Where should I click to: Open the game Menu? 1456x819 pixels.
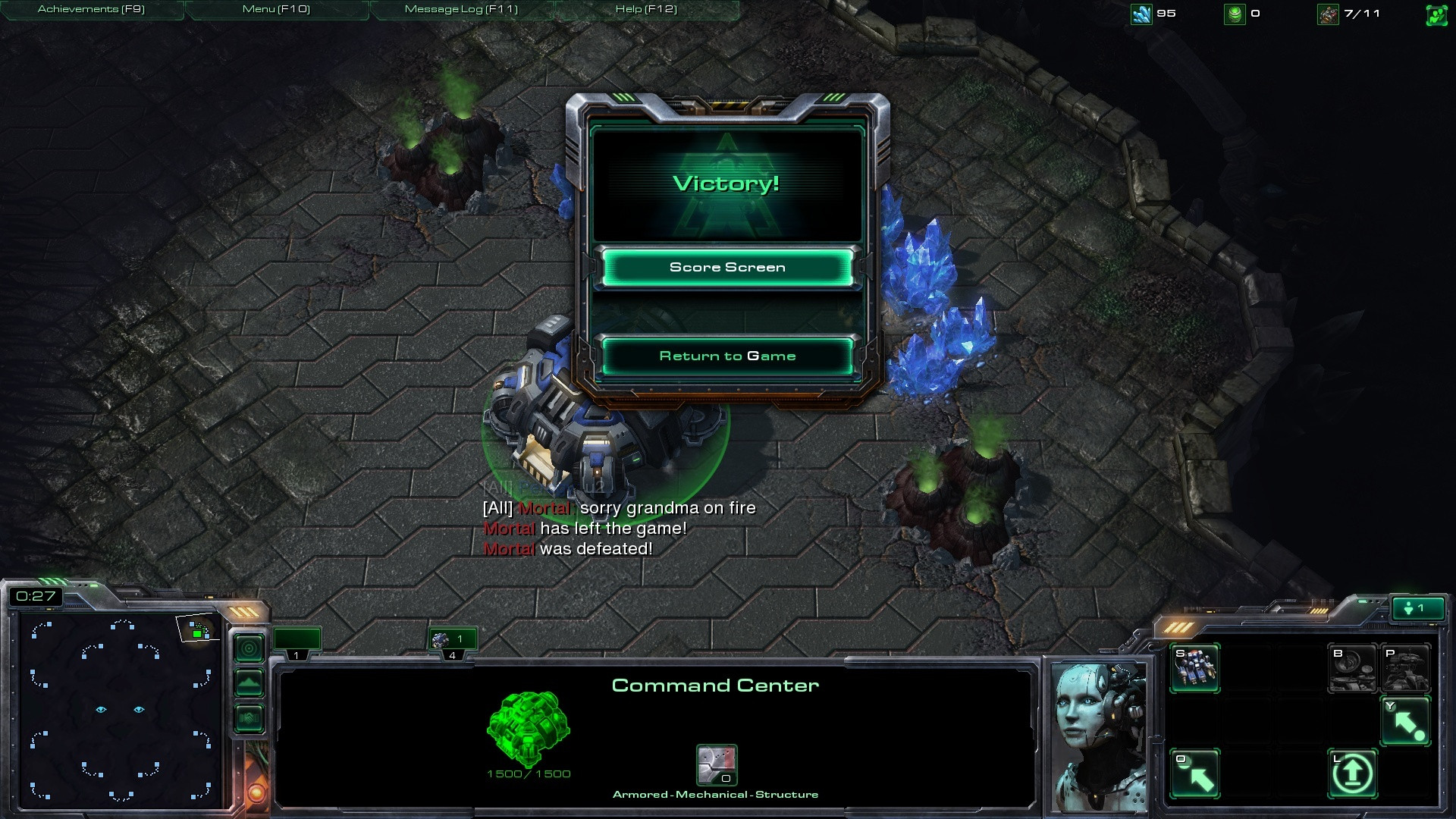point(276,9)
